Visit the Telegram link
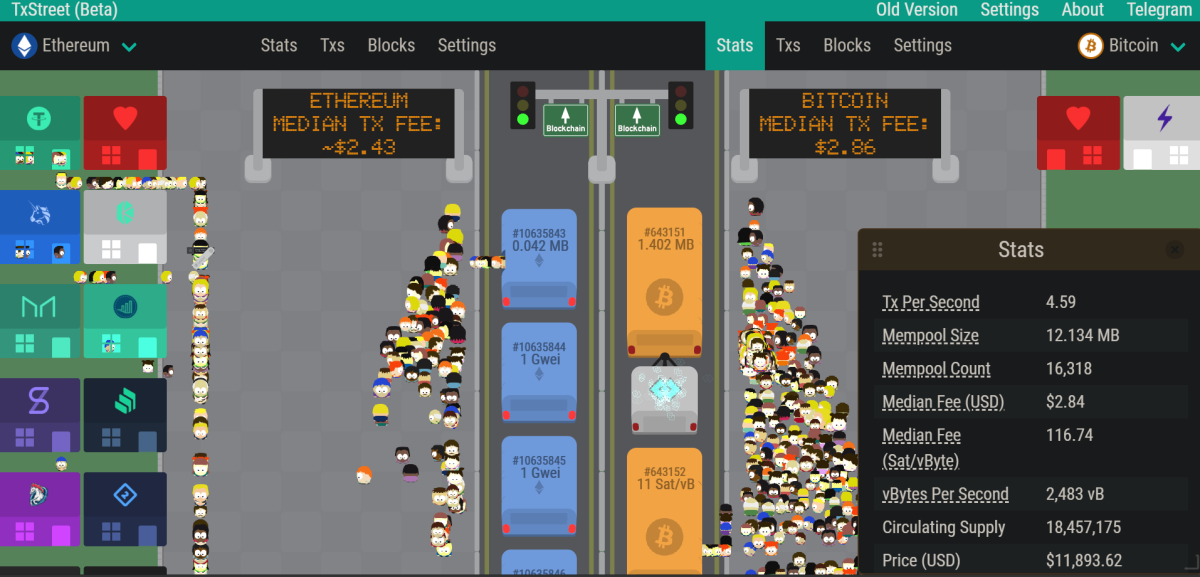 point(1159,10)
